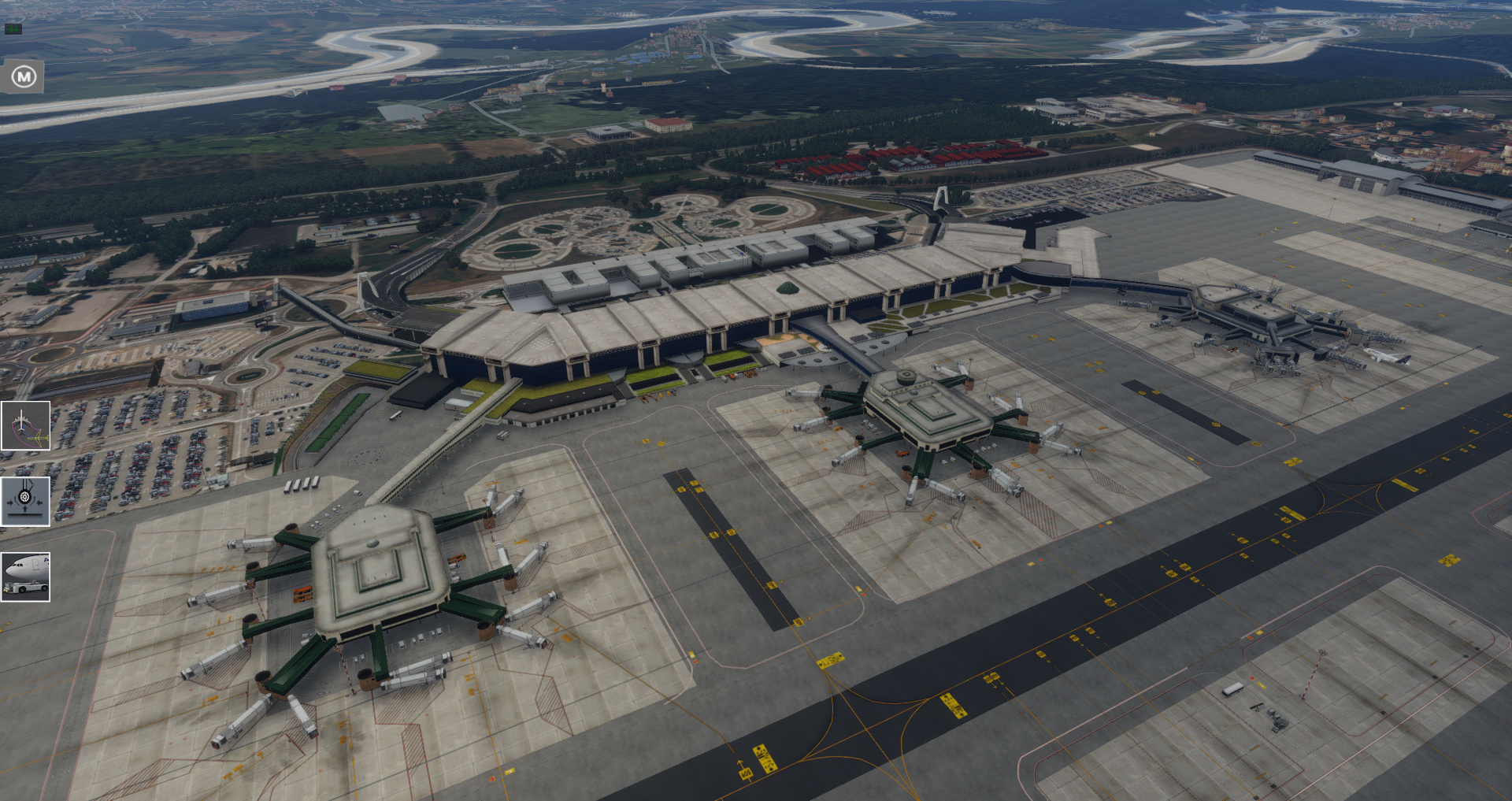Open the circled M menu button
Screen dimensions: 1512x801
click(x=24, y=76)
